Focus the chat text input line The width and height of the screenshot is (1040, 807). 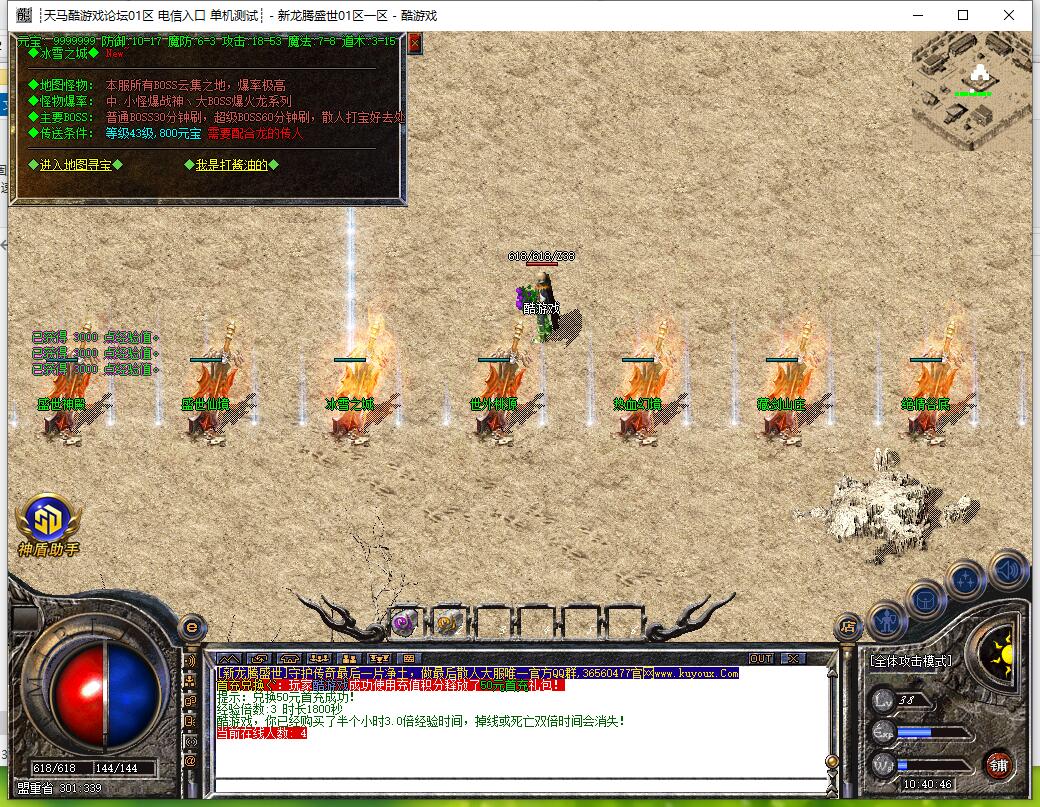[x=520, y=784]
